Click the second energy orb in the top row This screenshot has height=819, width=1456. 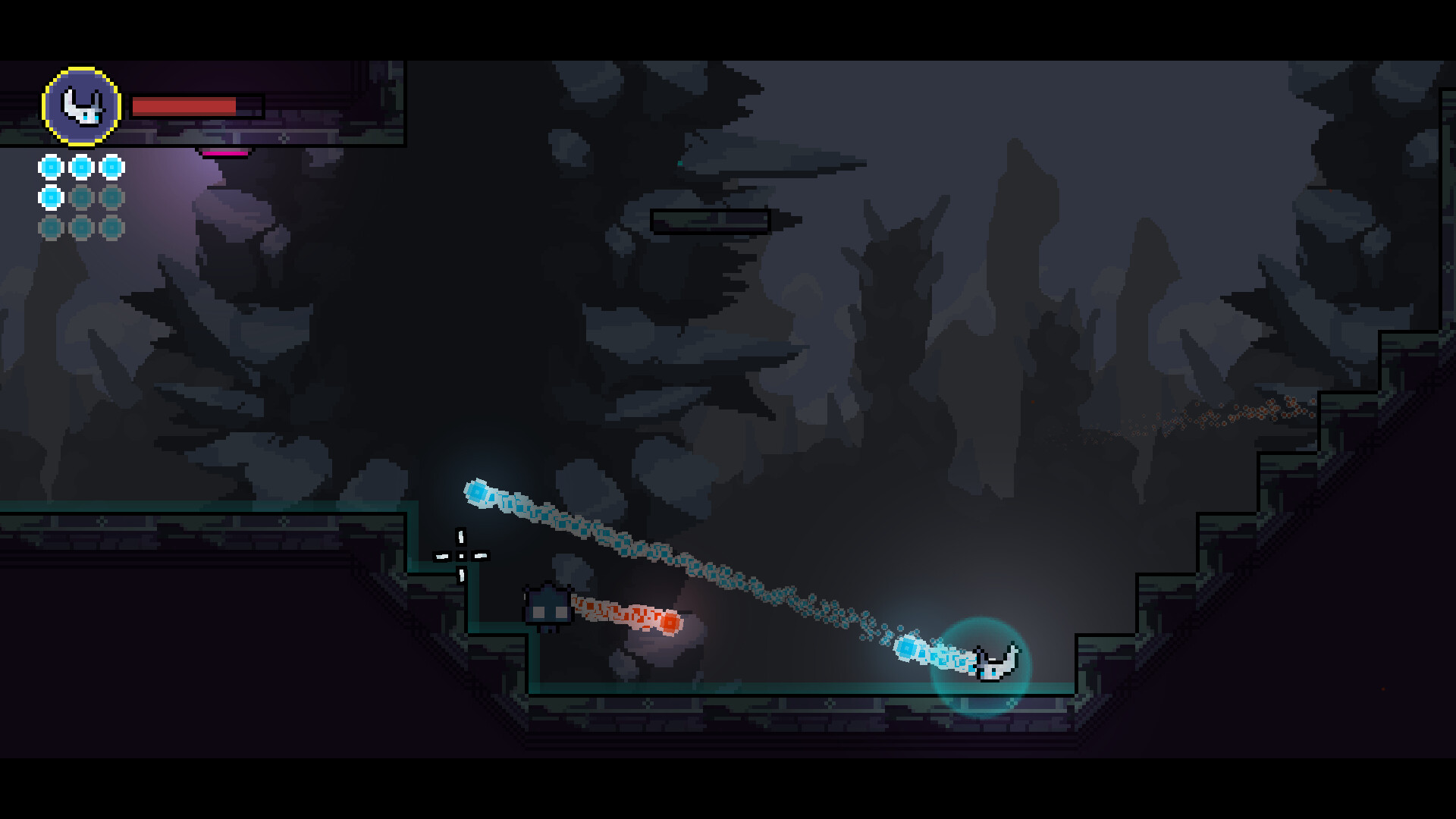(80, 166)
